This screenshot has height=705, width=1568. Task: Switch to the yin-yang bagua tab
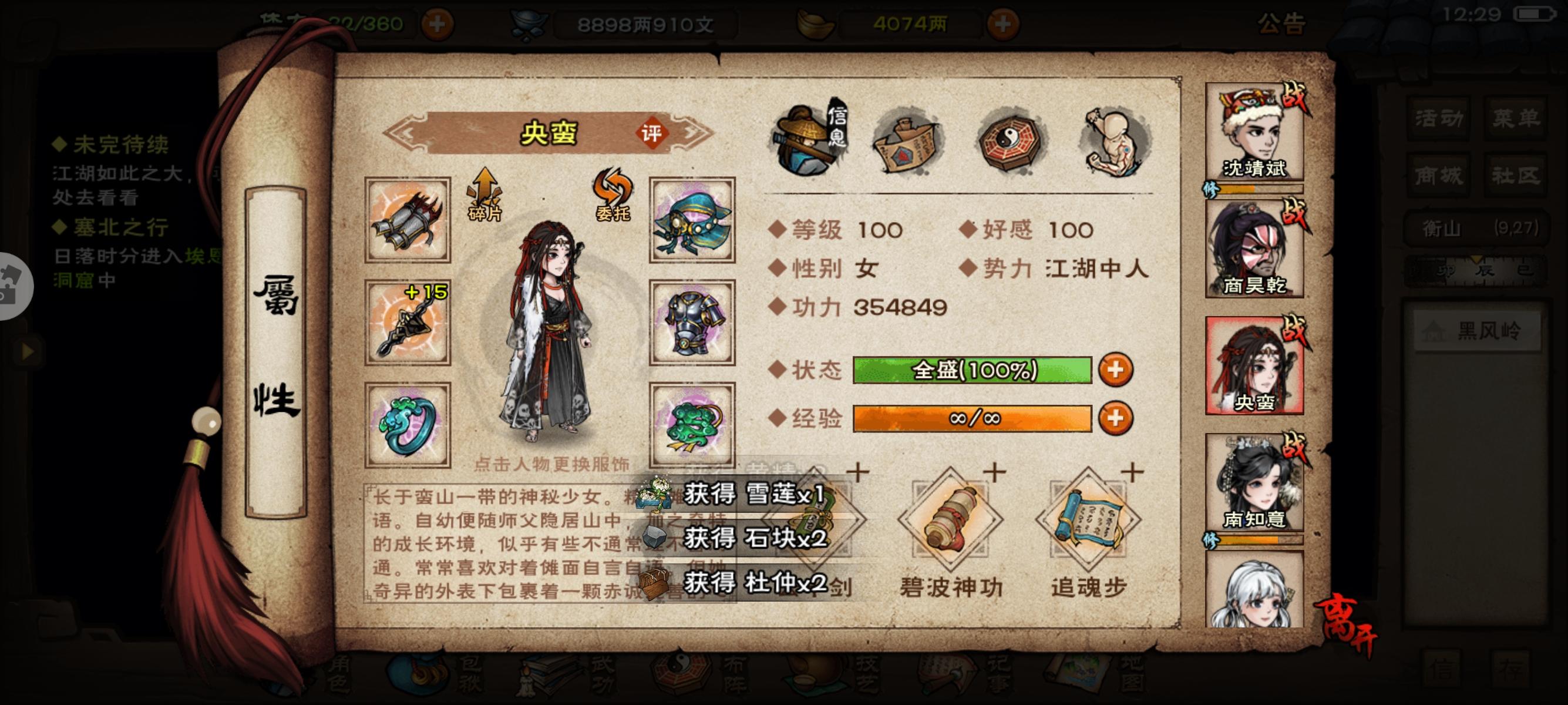pos(1008,141)
